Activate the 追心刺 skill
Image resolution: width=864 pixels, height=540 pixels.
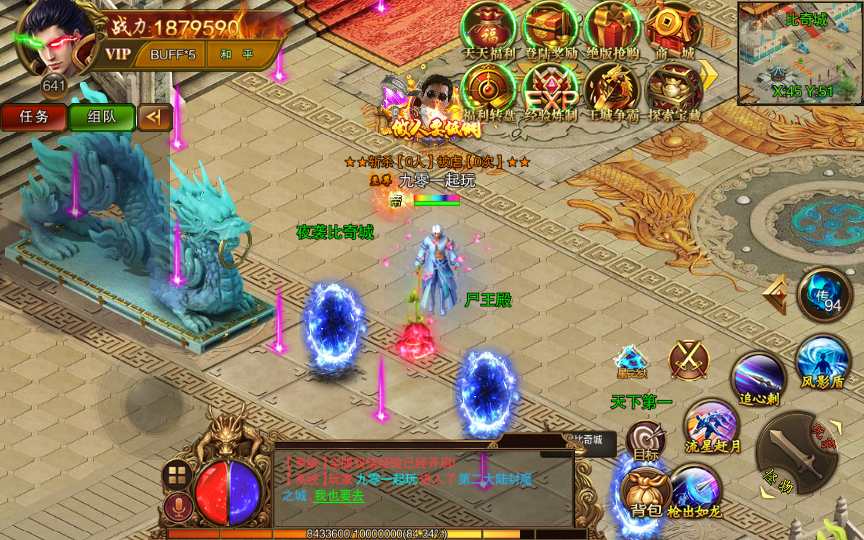point(760,378)
